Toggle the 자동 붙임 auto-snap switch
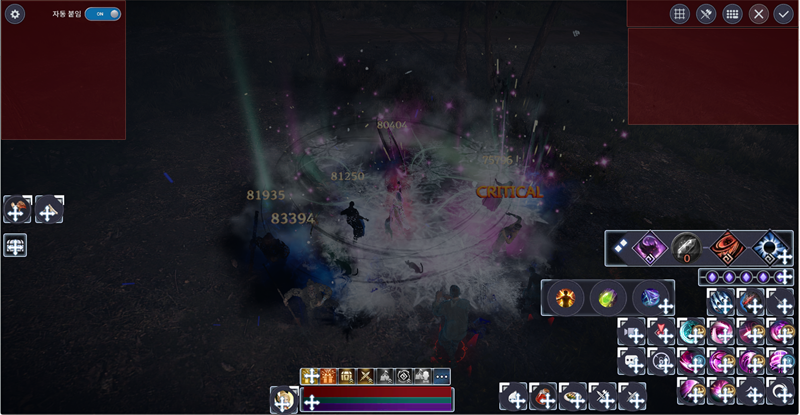Viewport: 800px width, 415px height. coord(102,14)
